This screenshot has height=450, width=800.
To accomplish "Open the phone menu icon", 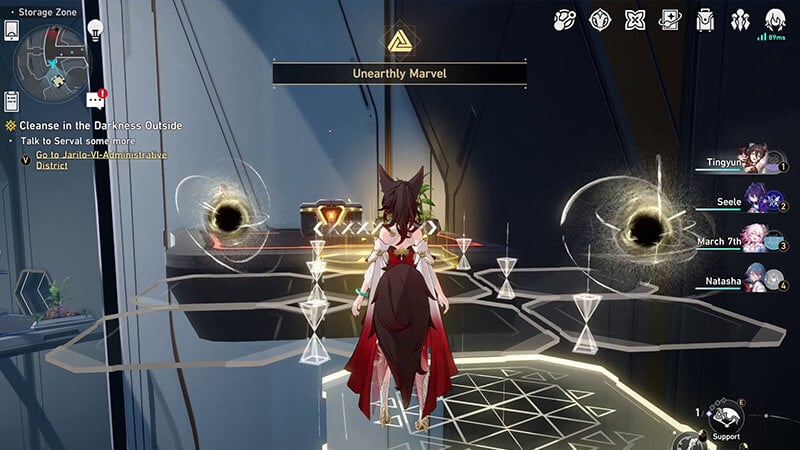I will click(12, 30).
